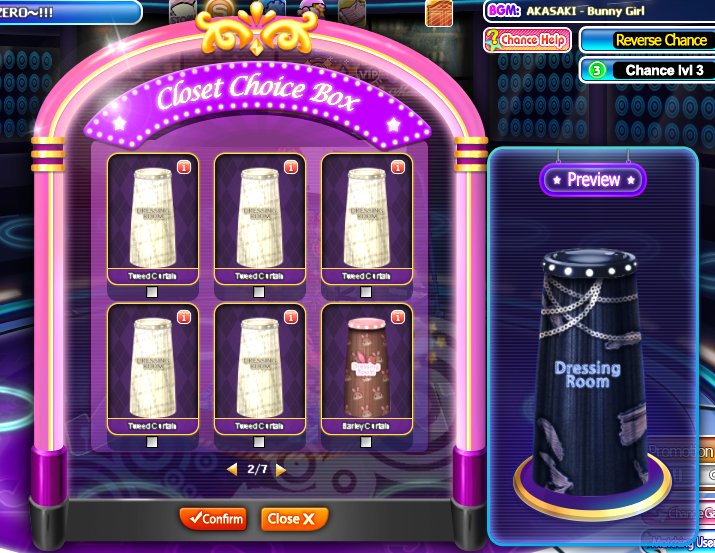Go to the next closet page

click(x=281, y=469)
